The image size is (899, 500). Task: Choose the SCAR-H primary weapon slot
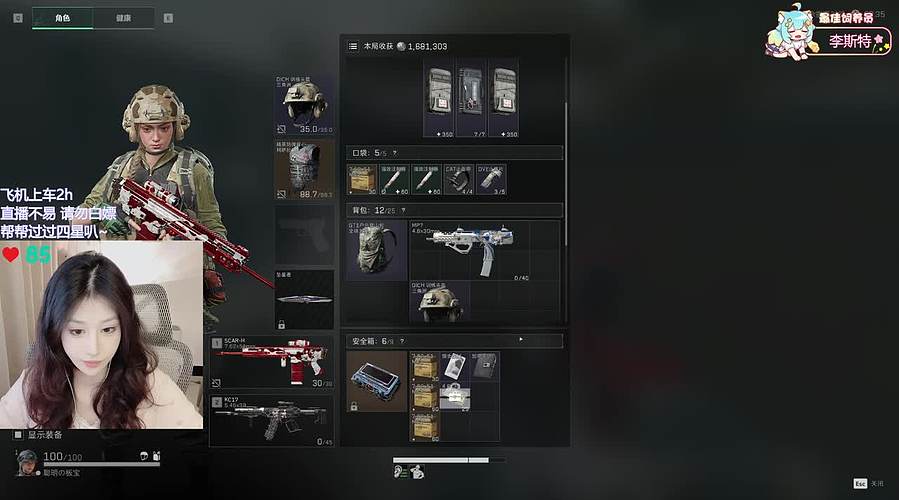click(271, 363)
